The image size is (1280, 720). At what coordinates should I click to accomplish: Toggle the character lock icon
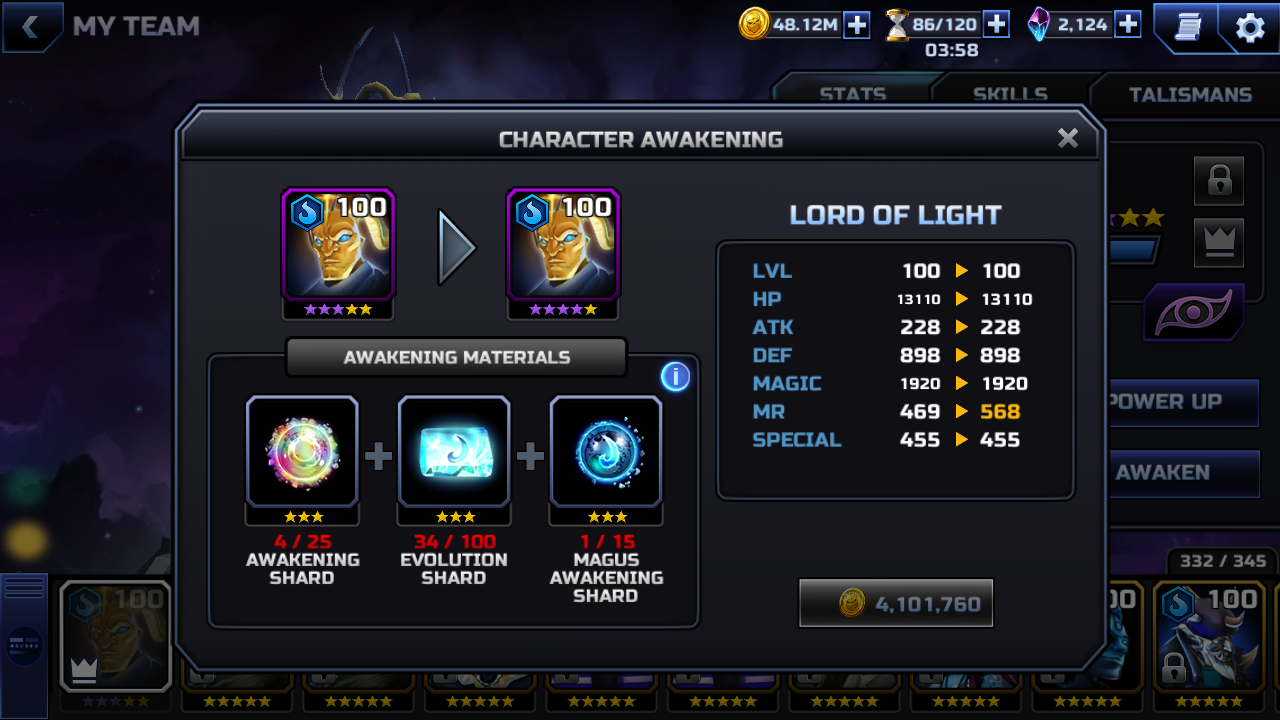(x=1219, y=181)
